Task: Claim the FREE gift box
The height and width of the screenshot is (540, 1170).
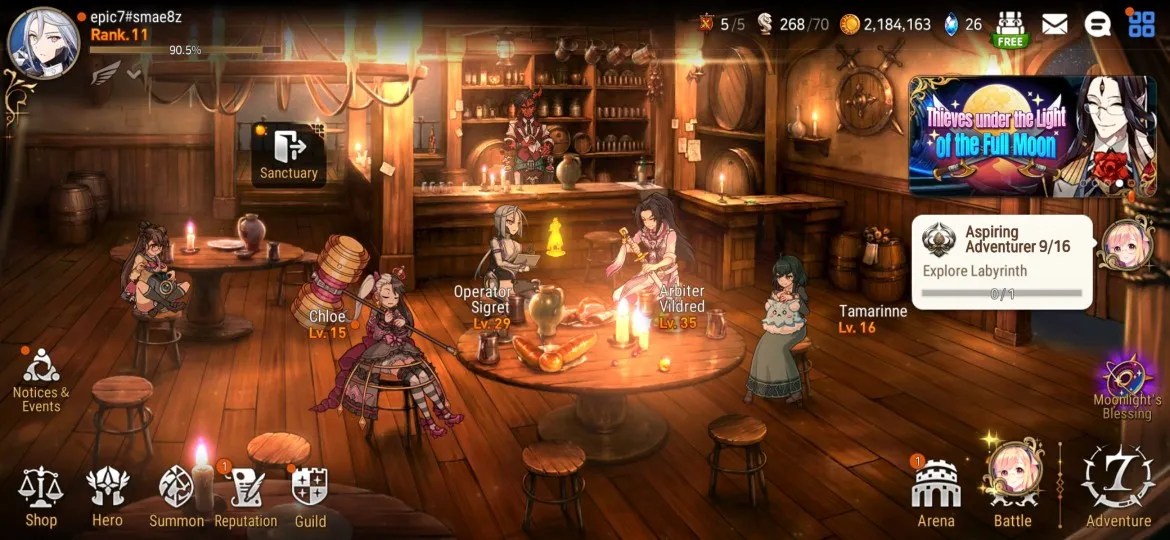Action: pos(1012,28)
